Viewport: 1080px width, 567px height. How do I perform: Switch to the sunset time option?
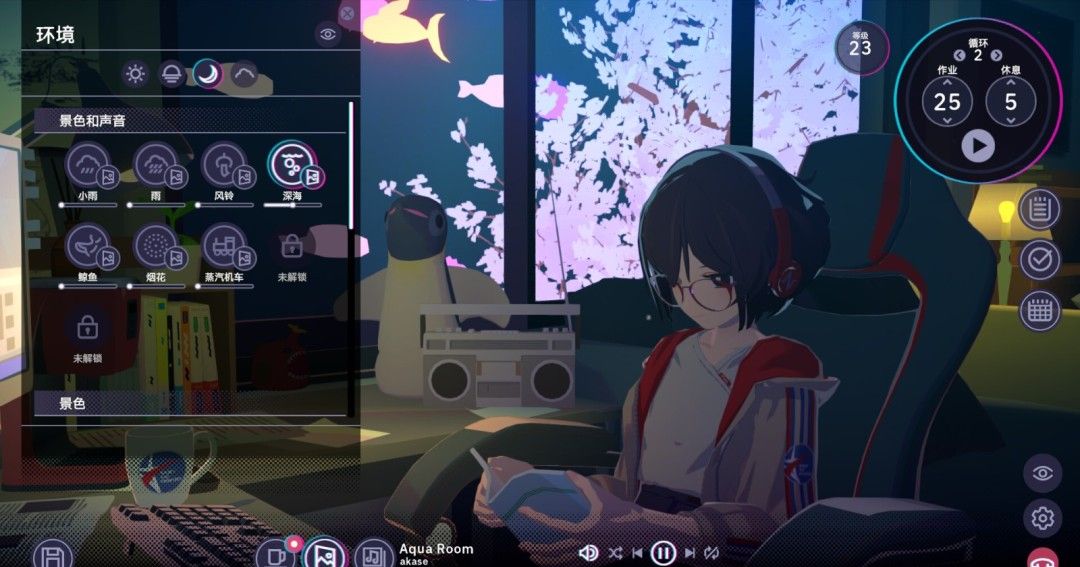coord(172,73)
